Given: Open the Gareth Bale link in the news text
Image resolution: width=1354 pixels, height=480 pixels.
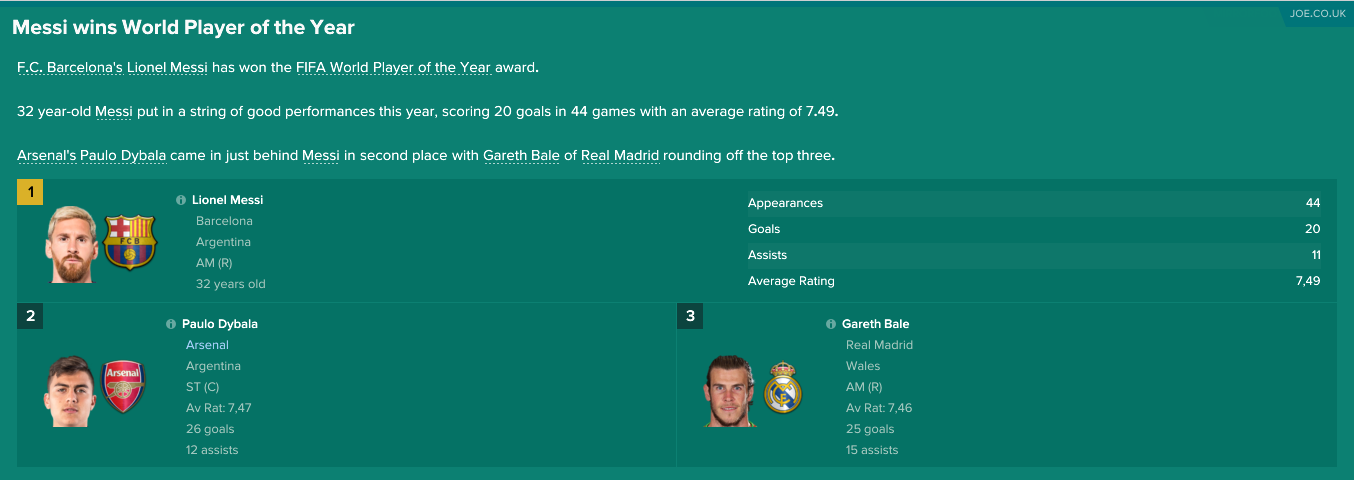Looking at the screenshot, I should (521, 156).
